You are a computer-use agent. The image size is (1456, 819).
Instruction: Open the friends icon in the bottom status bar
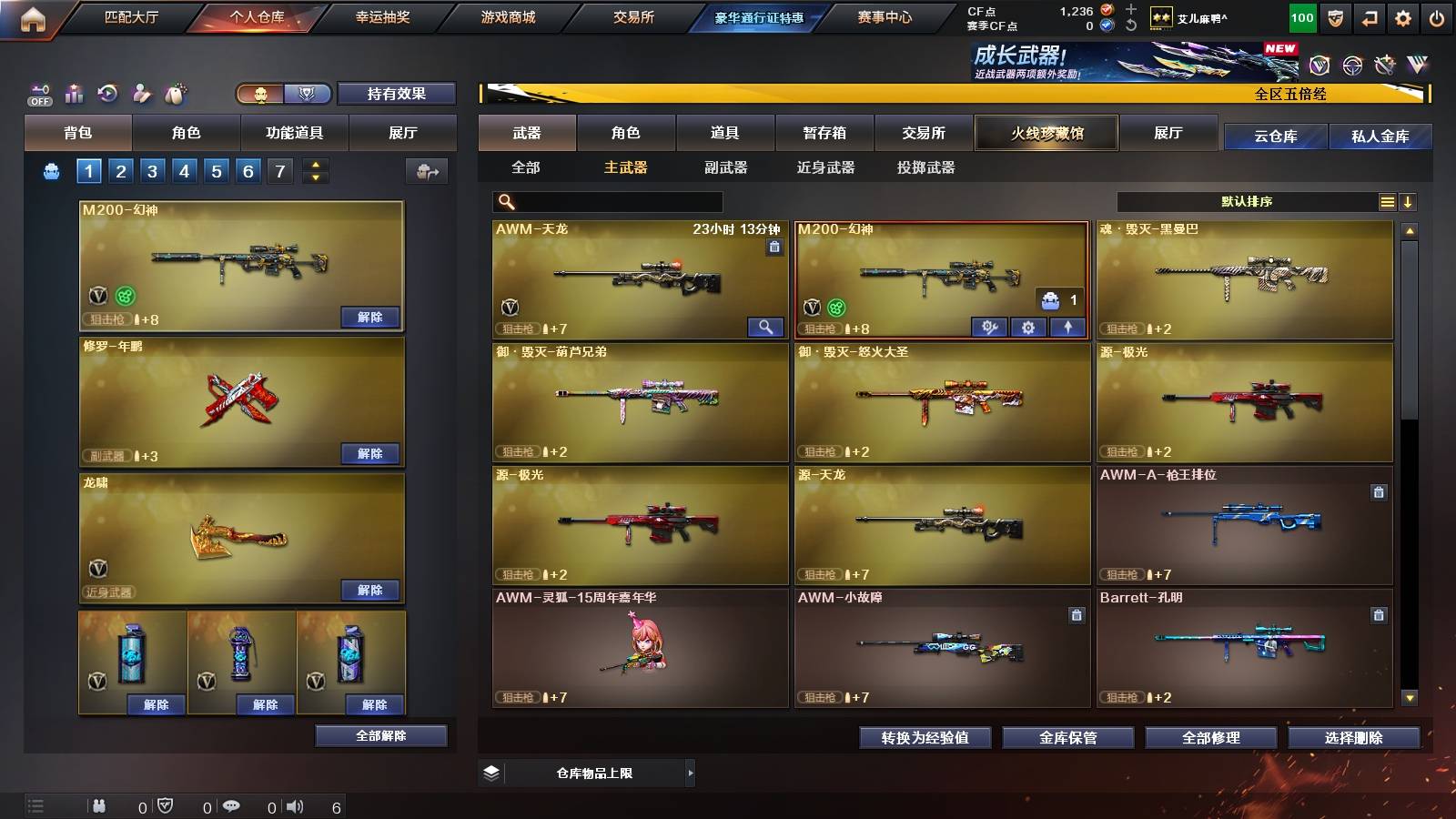[98, 804]
